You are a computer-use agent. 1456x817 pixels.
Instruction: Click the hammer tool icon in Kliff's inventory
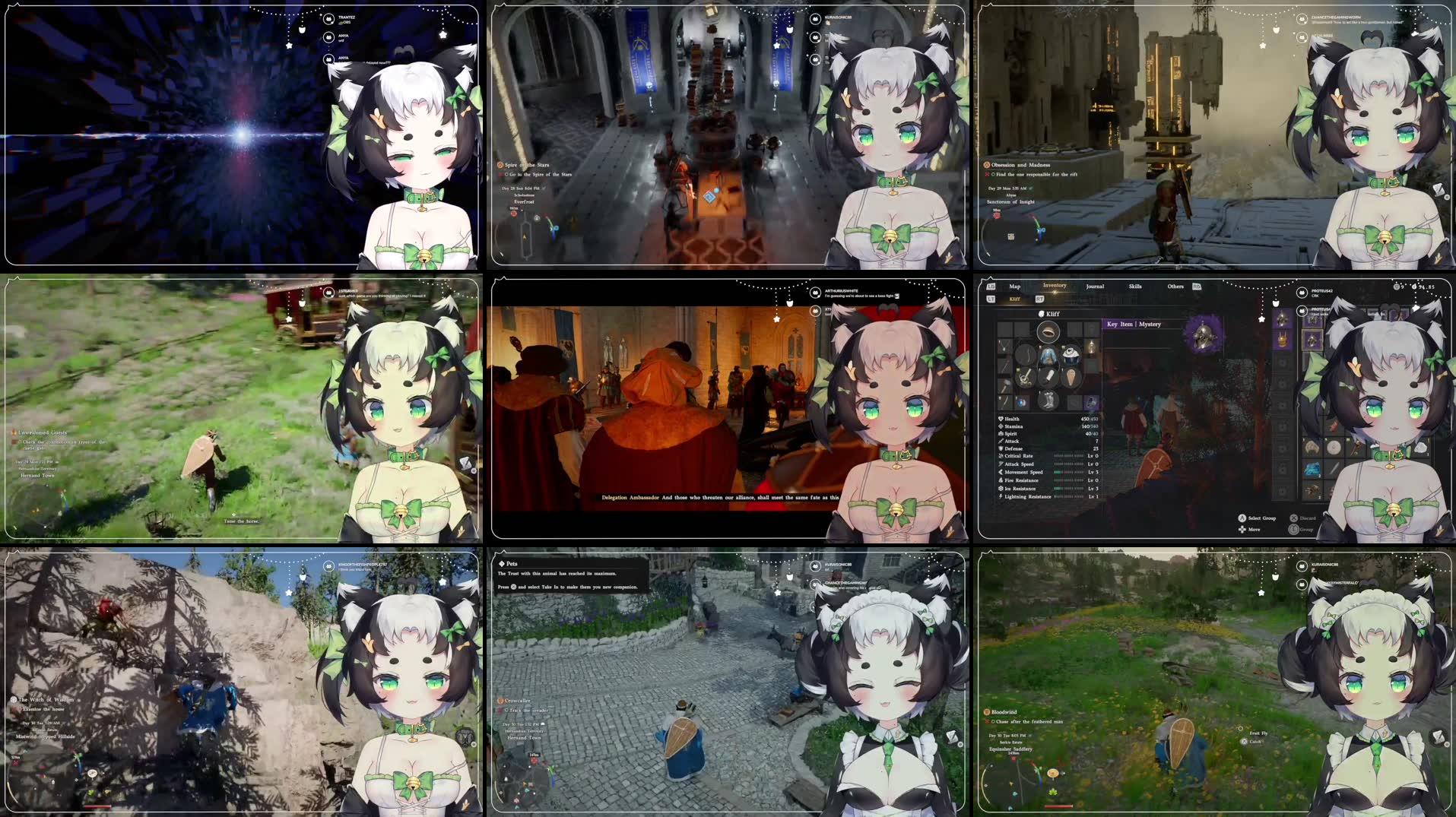pyautogui.click(x=1006, y=385)
